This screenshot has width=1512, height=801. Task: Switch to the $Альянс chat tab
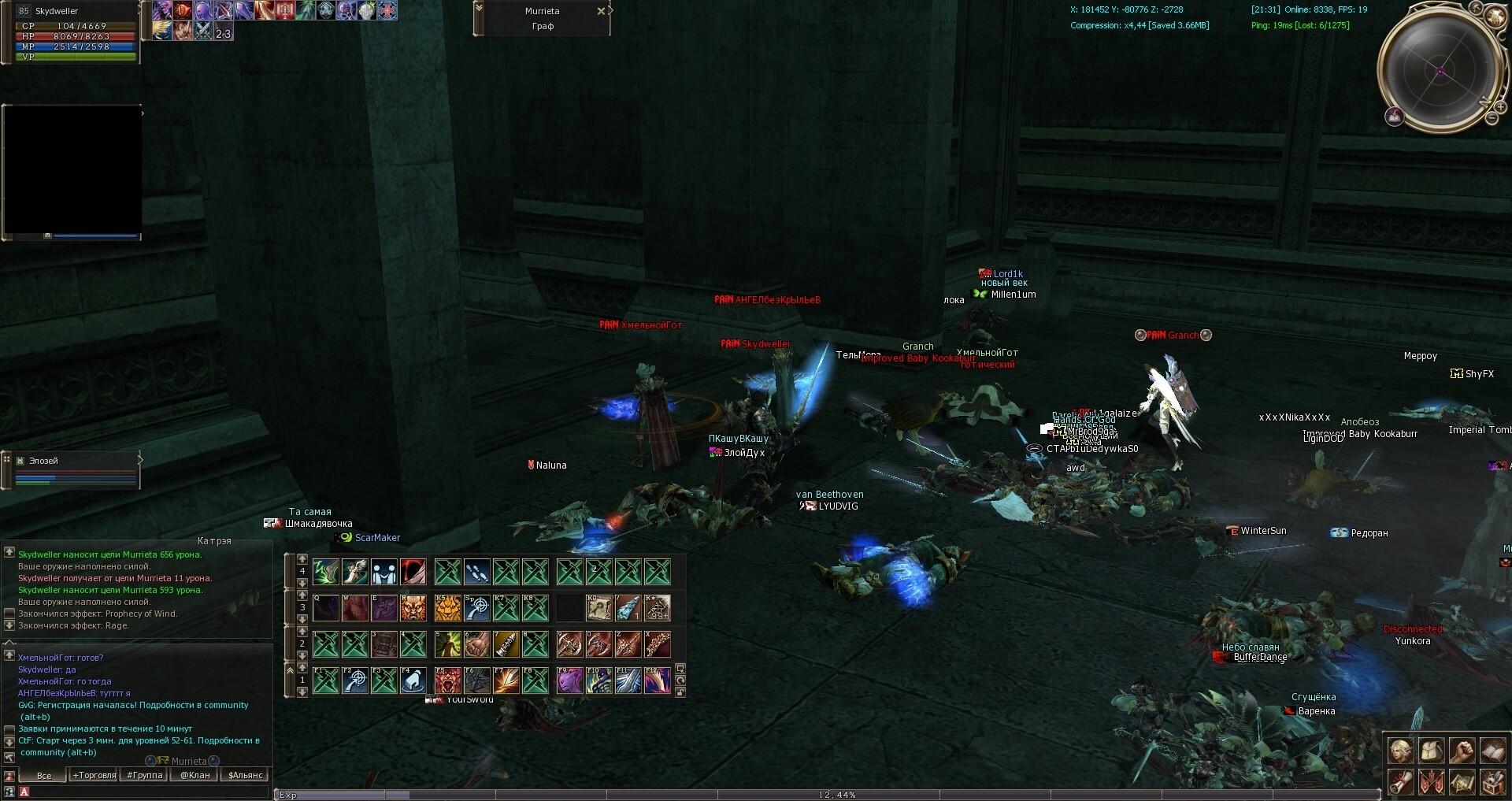pos(245,775)
